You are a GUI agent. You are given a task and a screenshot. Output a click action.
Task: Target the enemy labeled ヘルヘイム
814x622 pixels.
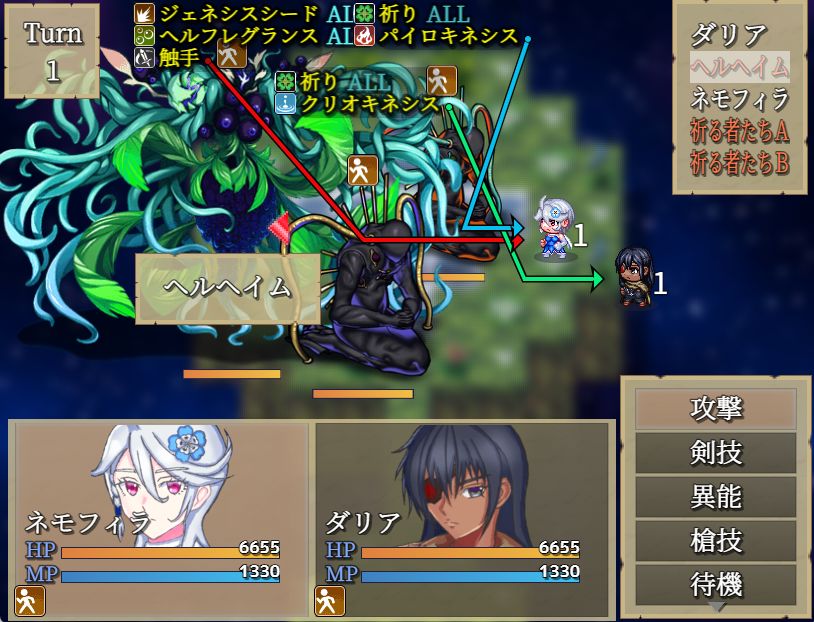[x=227, y=288]
